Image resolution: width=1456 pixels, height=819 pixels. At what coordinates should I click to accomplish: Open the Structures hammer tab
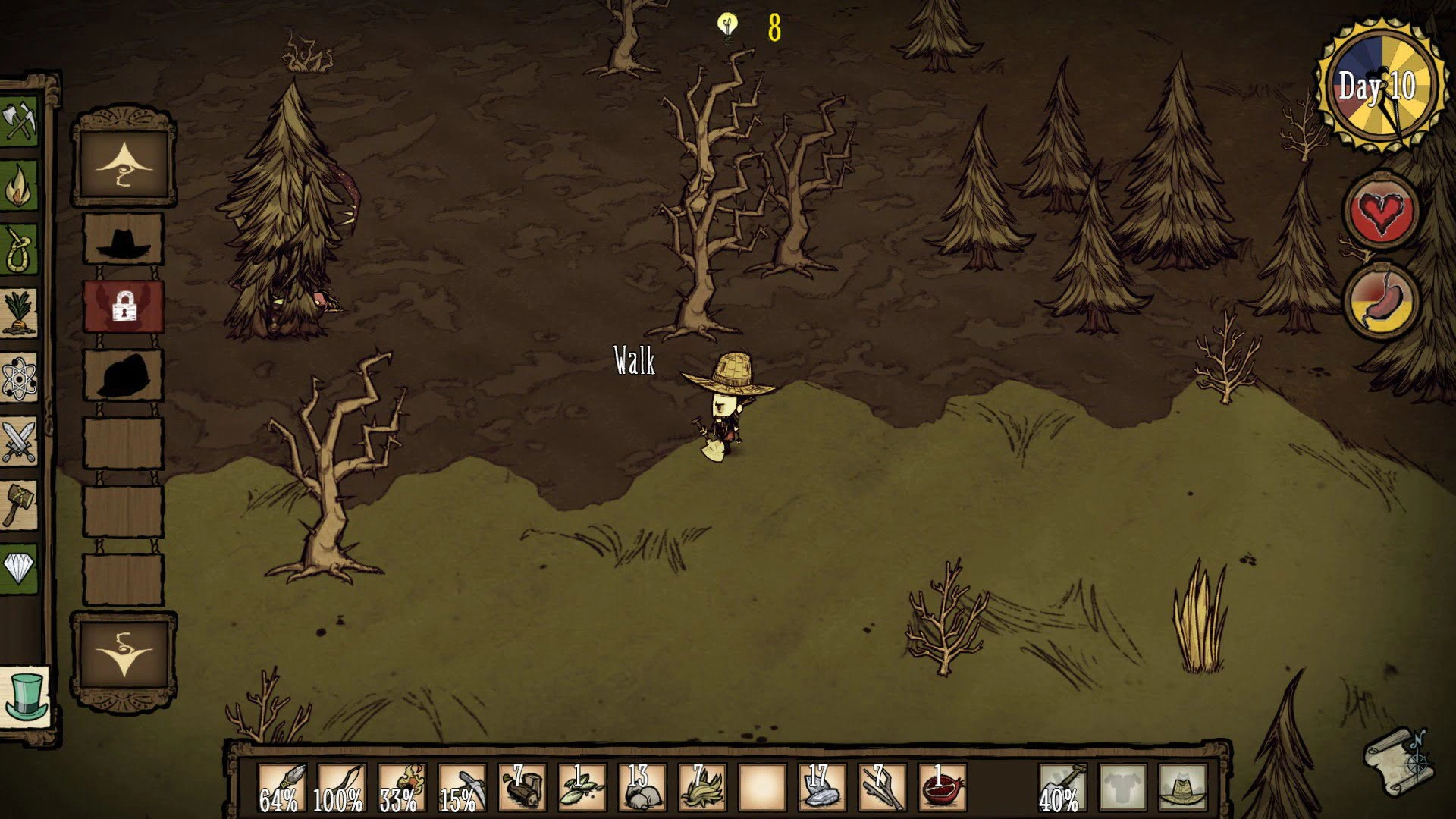(x=18, y=504)
